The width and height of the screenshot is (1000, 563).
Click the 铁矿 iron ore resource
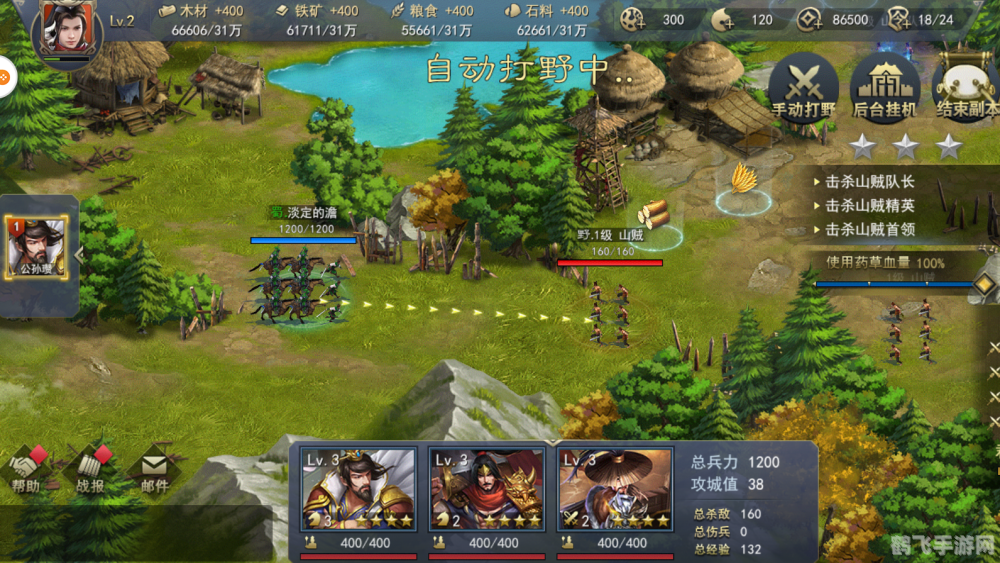point(321,20)
